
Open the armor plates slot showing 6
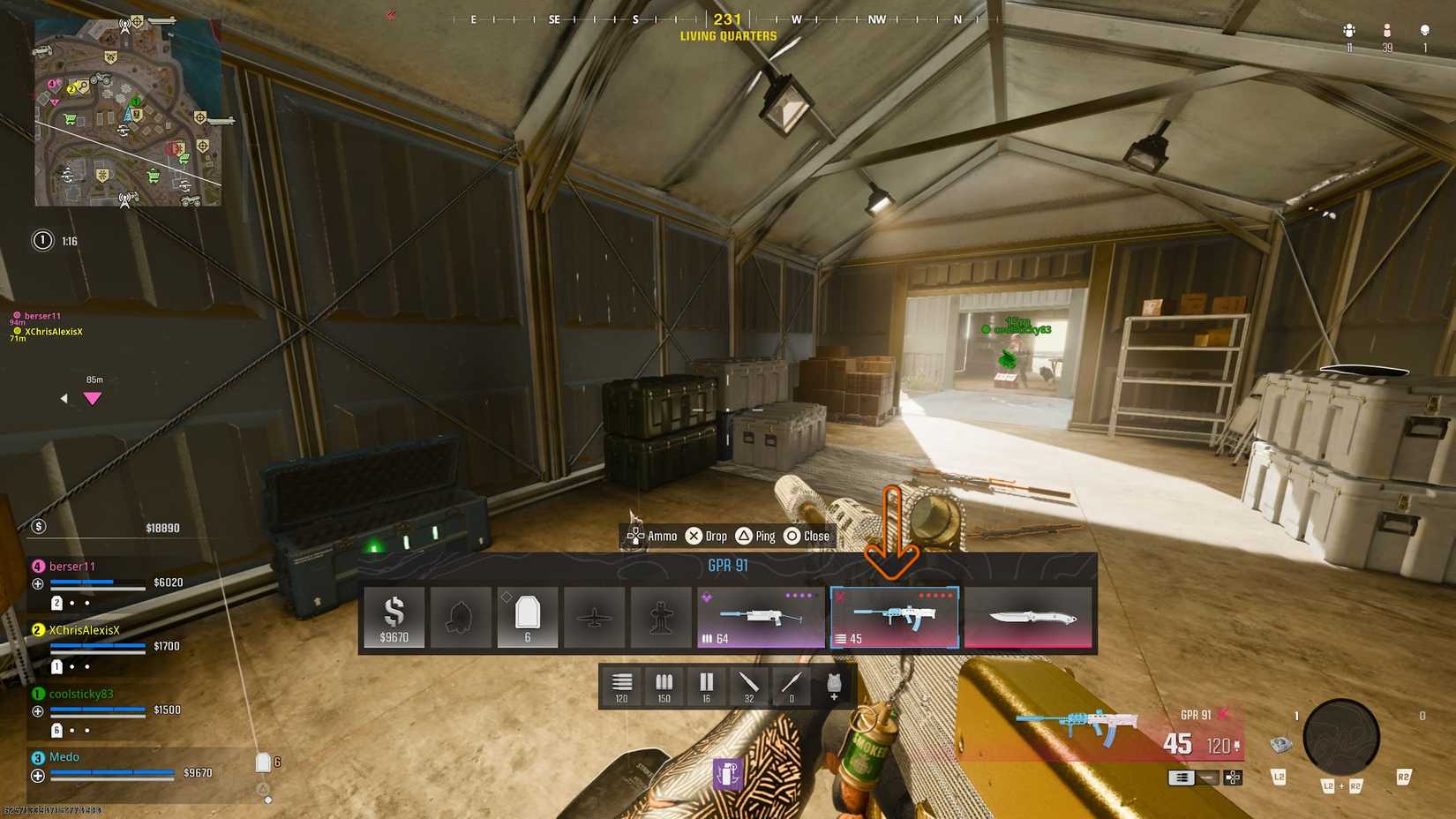click(x=527, y=616)
